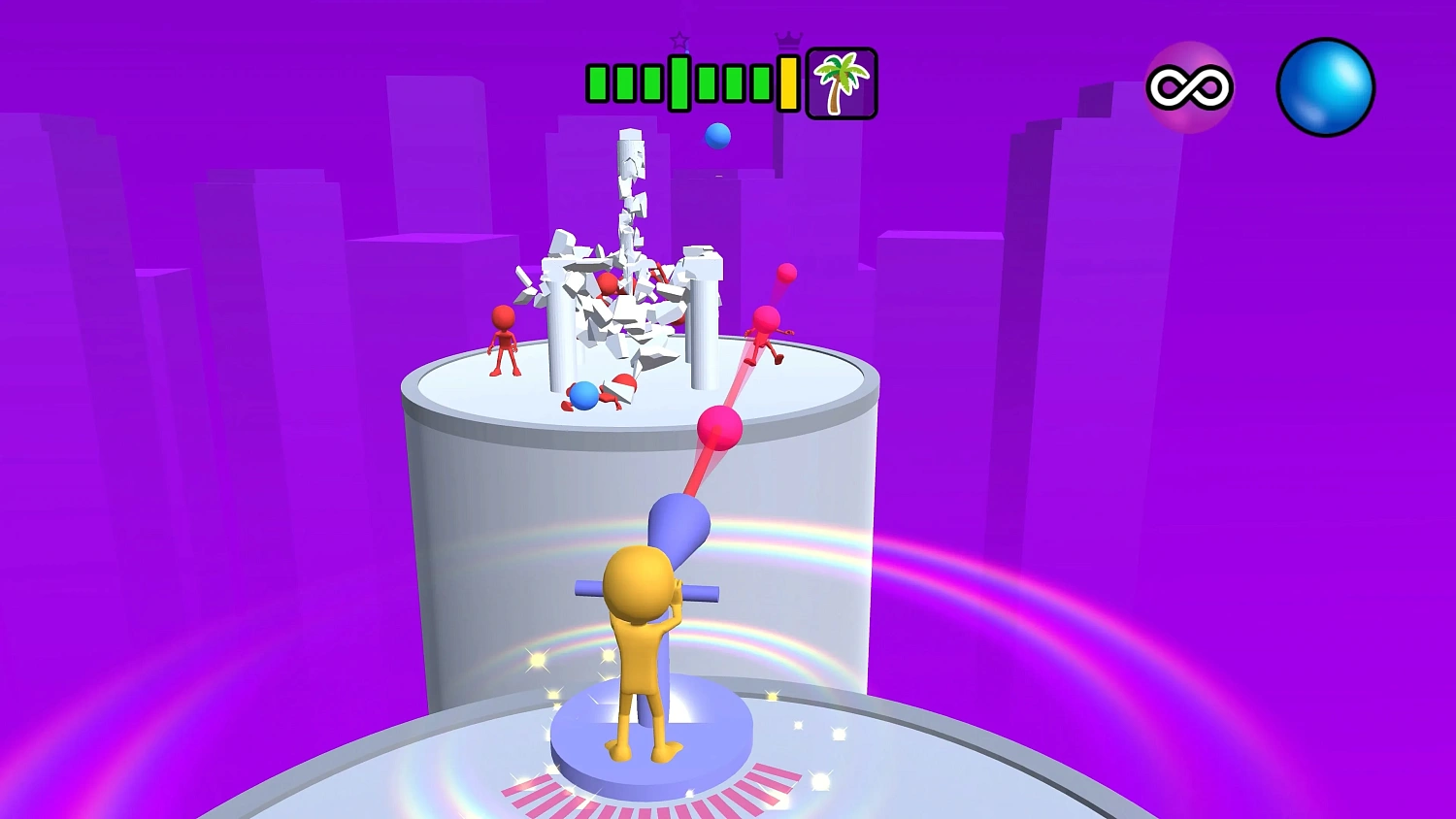
Task: Select the infinity power-up orb
Action: tap(1189, 88)
